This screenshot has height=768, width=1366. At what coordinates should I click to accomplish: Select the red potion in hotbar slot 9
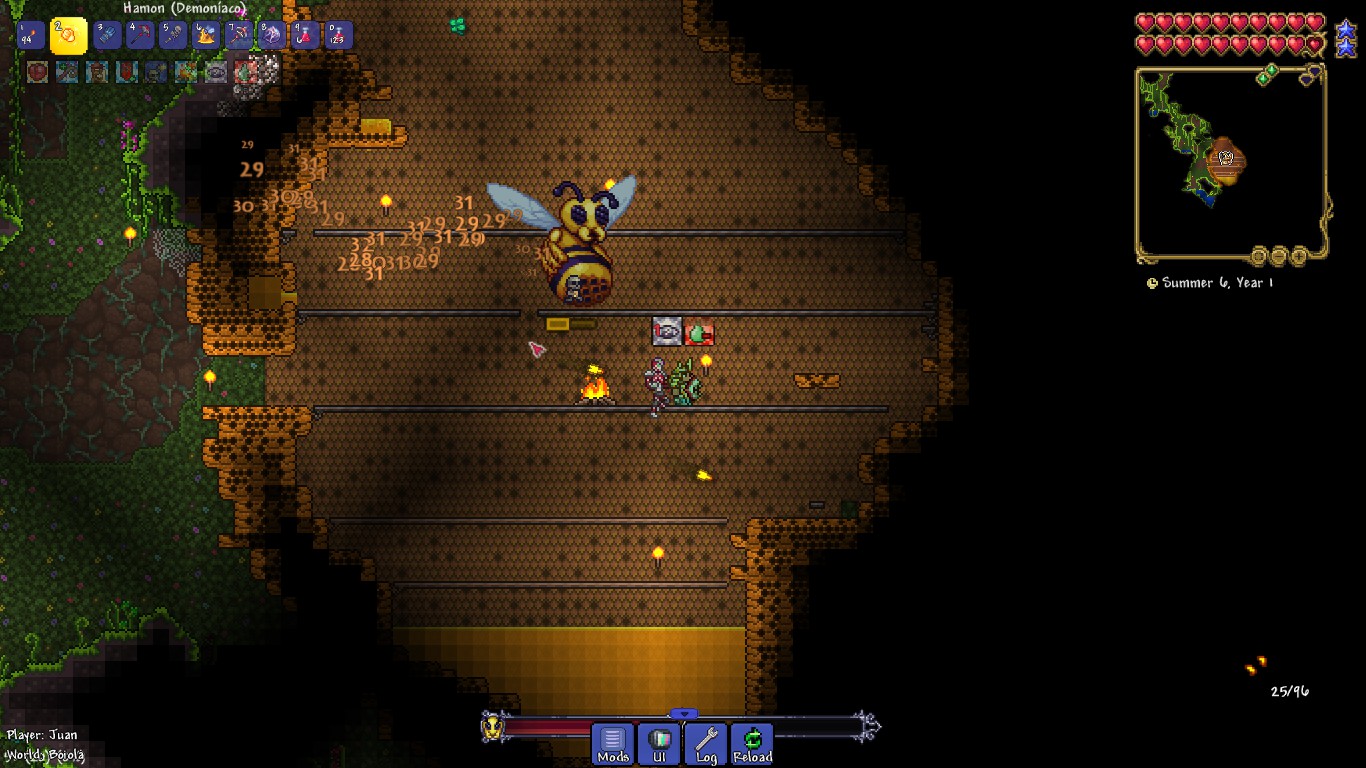[x=305, y=36]
